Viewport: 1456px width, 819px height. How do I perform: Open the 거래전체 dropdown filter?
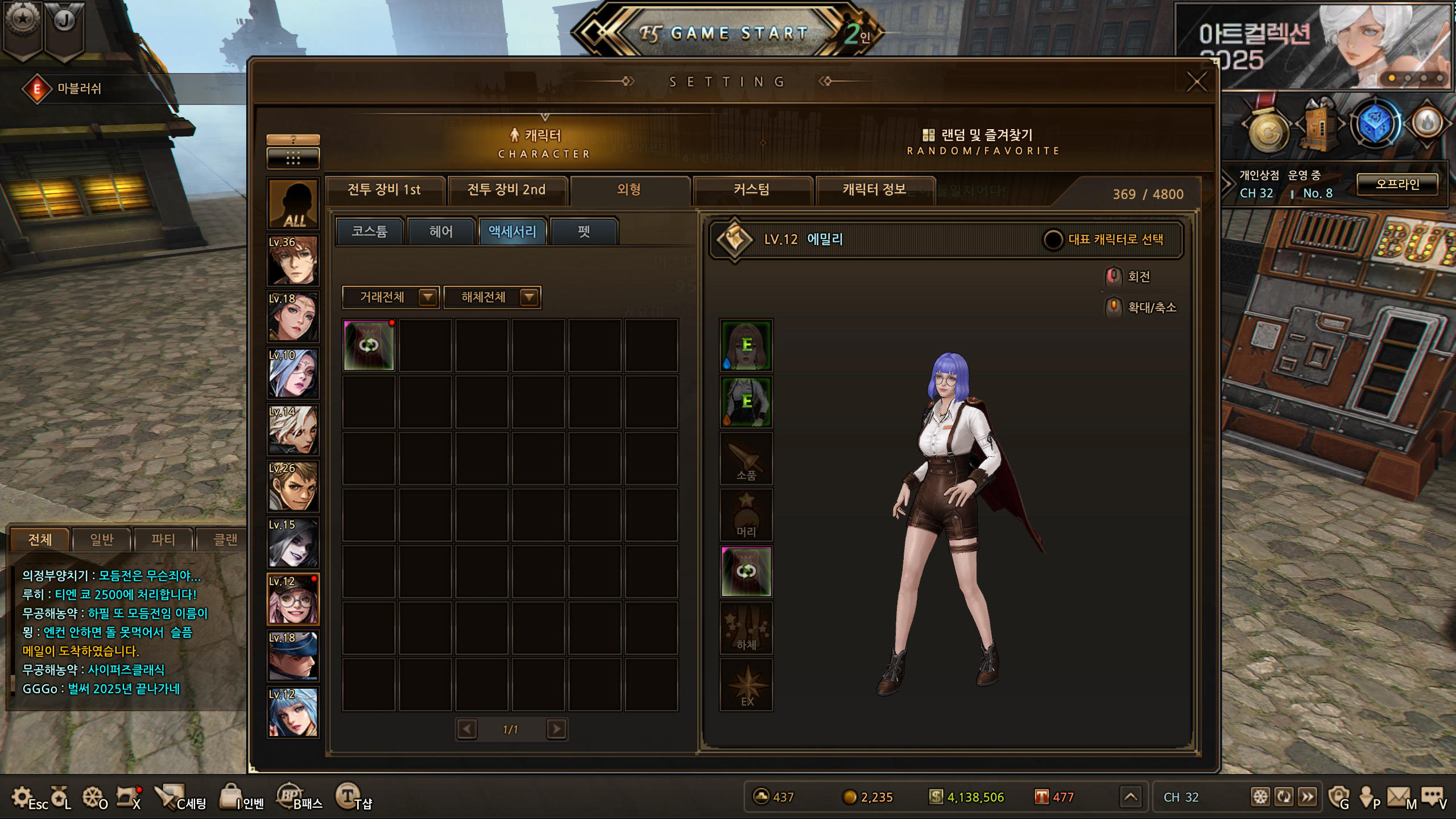pos(391,297)
